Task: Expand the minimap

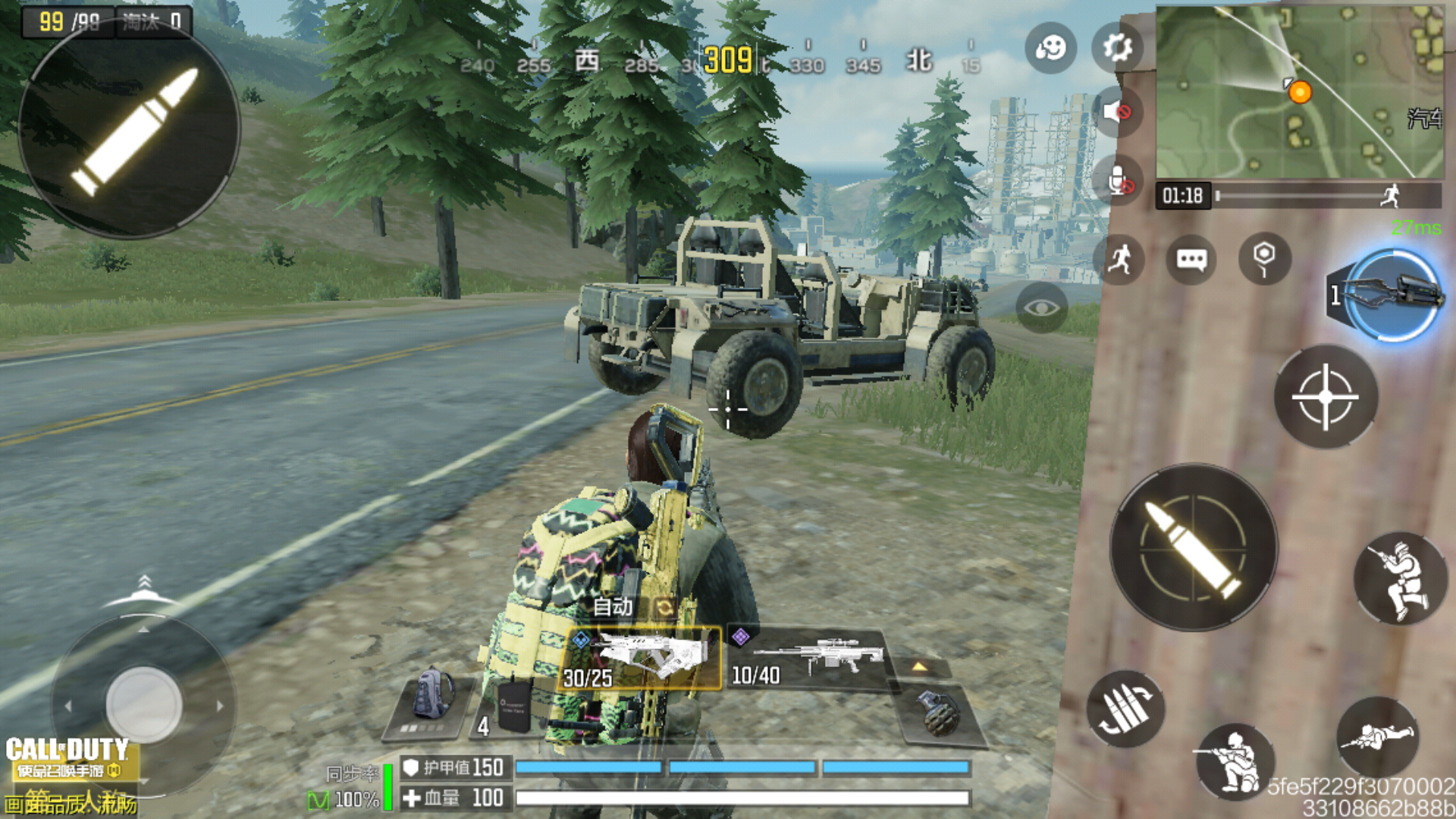Action: coord(1298,93)
